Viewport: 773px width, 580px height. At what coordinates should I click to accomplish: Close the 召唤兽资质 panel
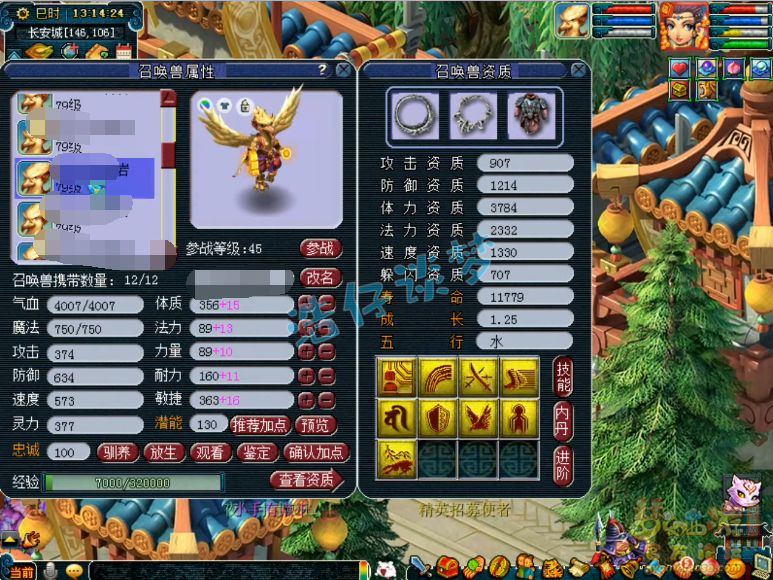pyautogui.click(x=577, y=71)
